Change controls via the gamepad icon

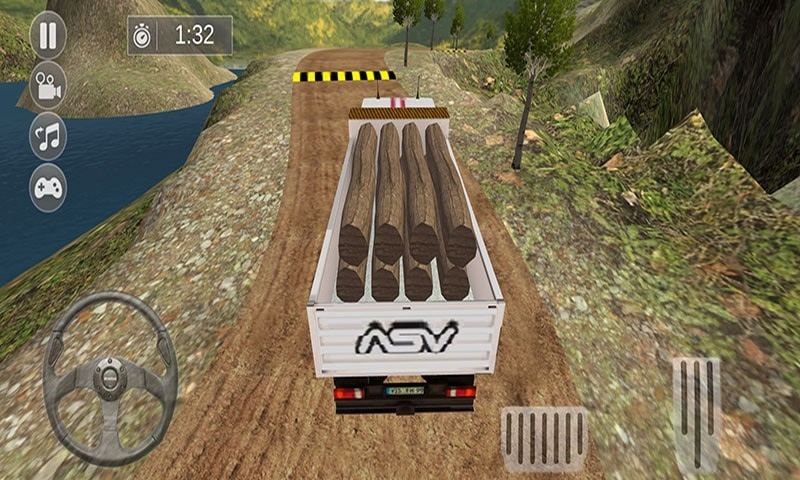pyautogui.click(x=47, y=187)
